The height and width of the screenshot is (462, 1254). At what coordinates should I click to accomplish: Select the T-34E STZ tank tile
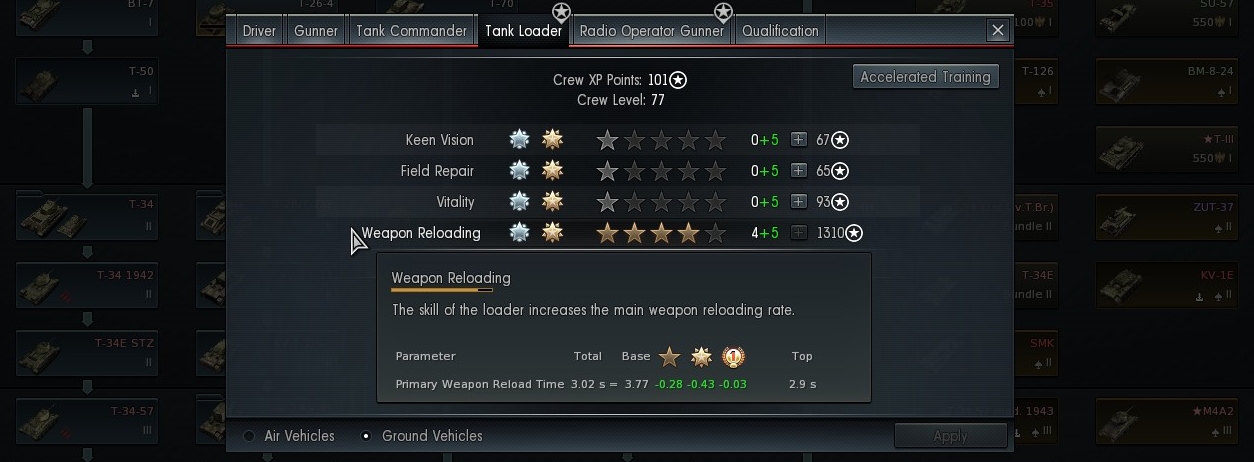[87, 353]
